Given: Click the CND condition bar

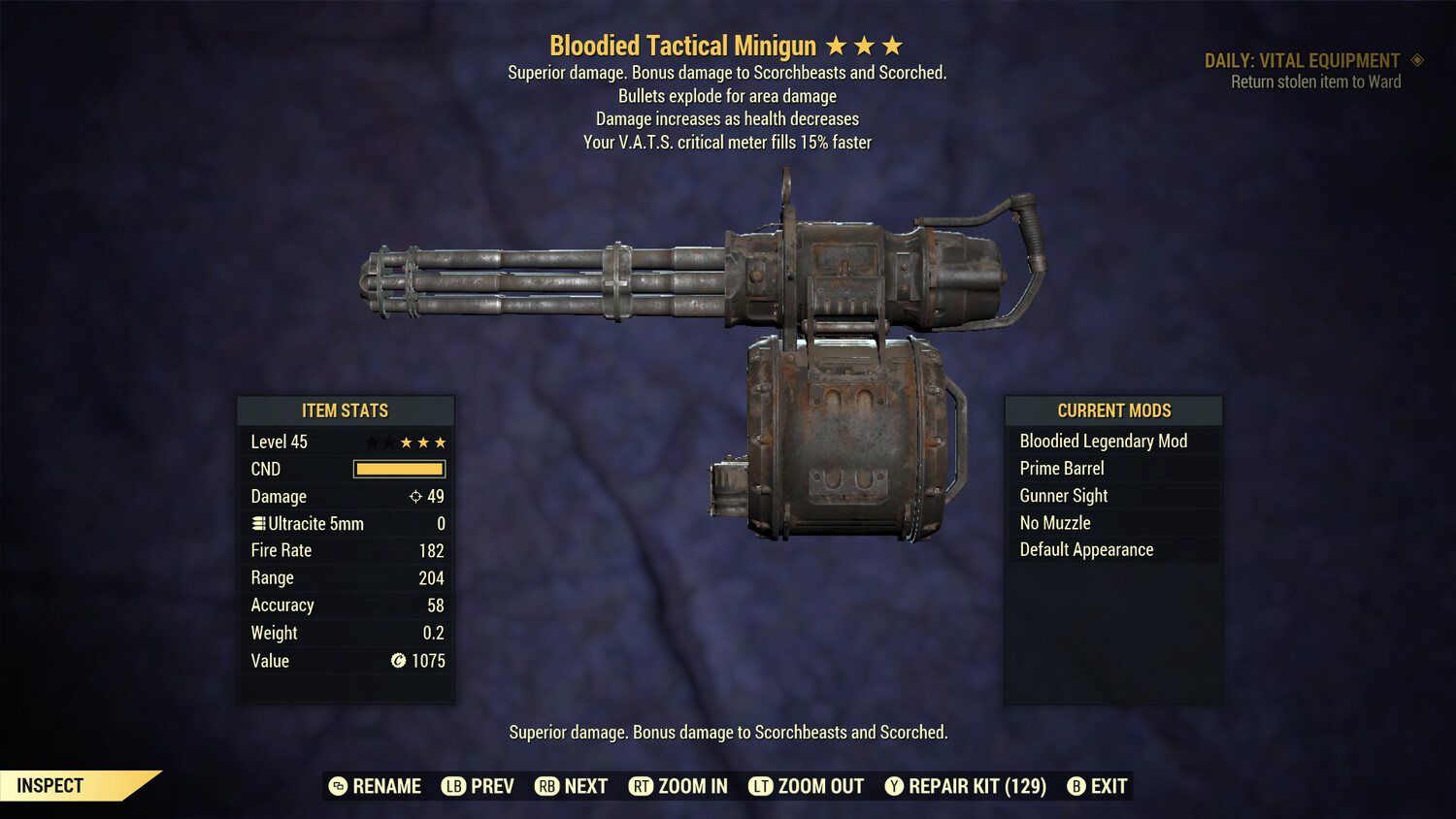Looking at the screenshot, I should pos(399,469).
